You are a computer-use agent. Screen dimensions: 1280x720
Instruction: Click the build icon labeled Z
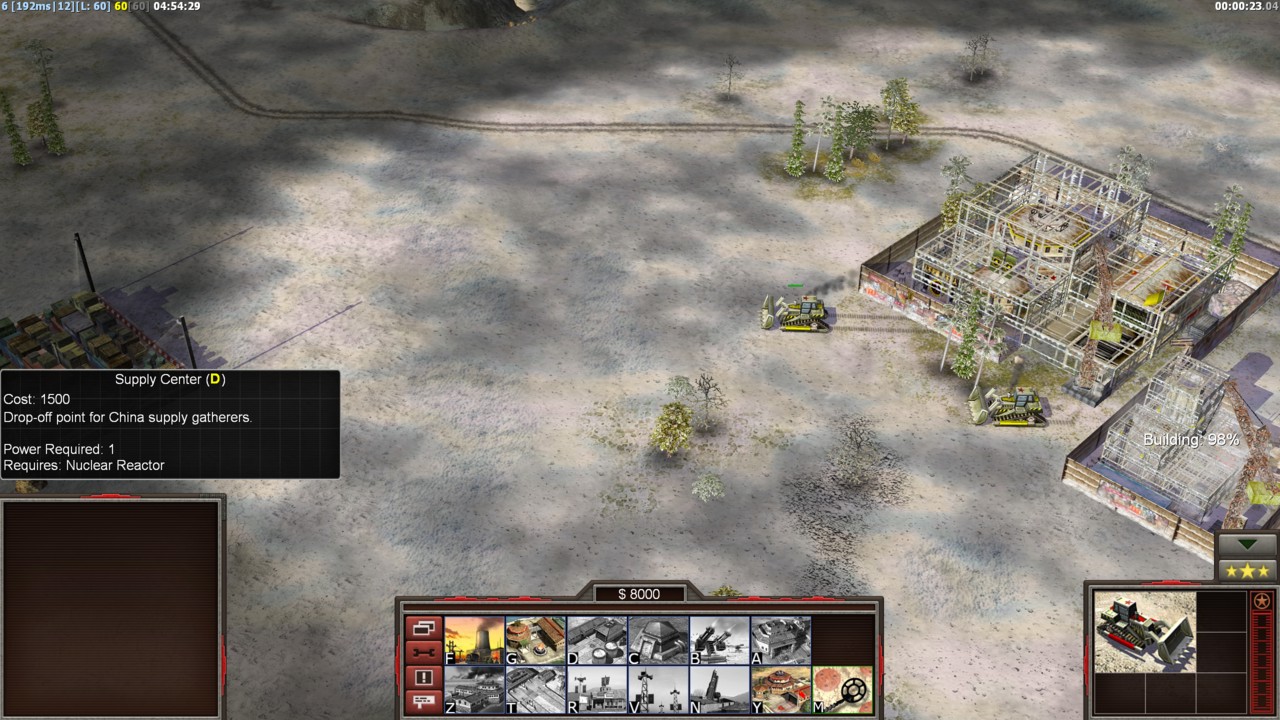474,690
